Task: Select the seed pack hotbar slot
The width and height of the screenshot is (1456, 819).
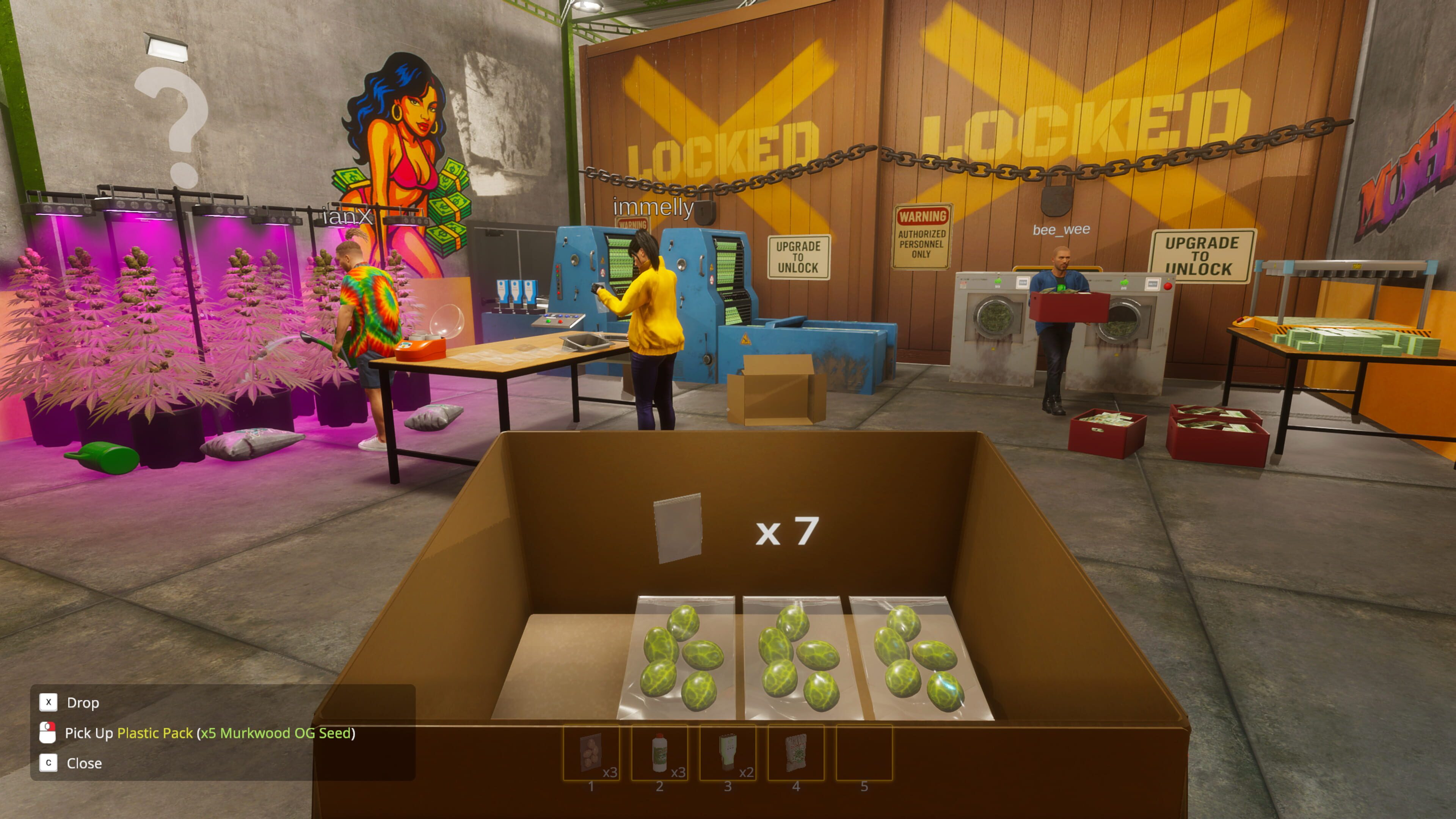Action: click(x=591, y=753)
